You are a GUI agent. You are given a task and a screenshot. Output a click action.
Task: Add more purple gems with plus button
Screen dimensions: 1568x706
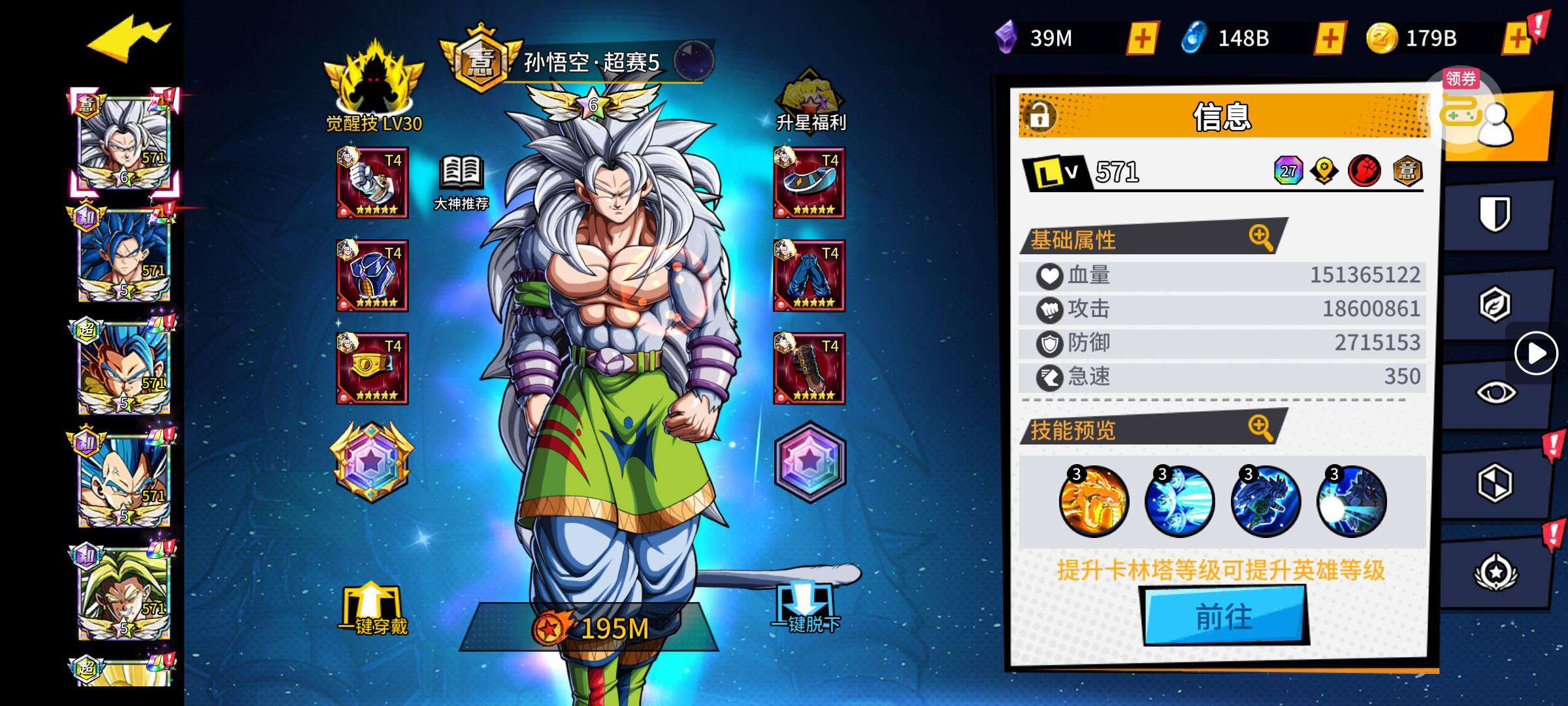point(1142,38)
